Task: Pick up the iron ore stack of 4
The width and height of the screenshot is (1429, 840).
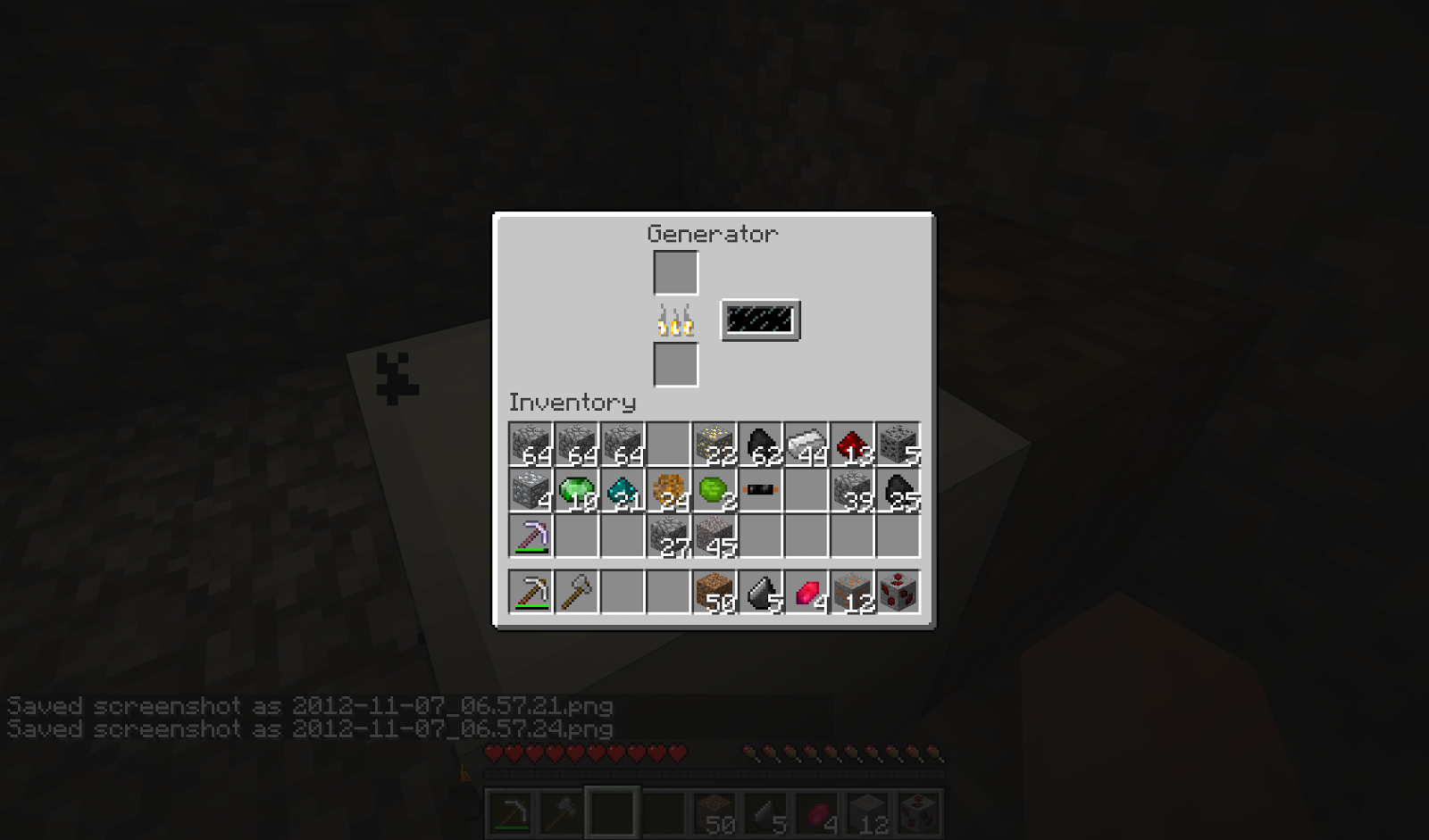Action: [x=531, y=491]
